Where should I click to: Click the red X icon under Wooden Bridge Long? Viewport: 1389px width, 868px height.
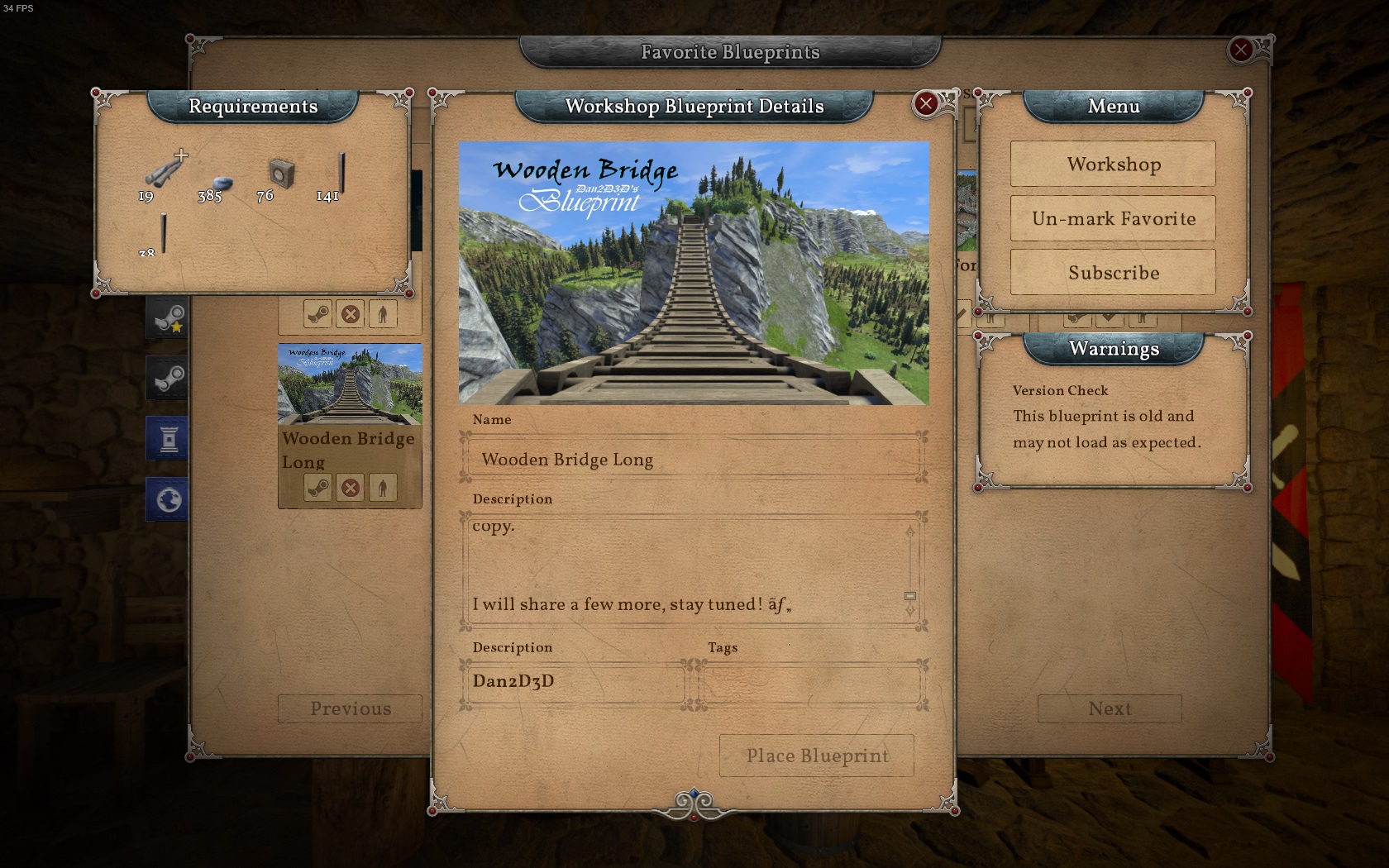(351, 488)
